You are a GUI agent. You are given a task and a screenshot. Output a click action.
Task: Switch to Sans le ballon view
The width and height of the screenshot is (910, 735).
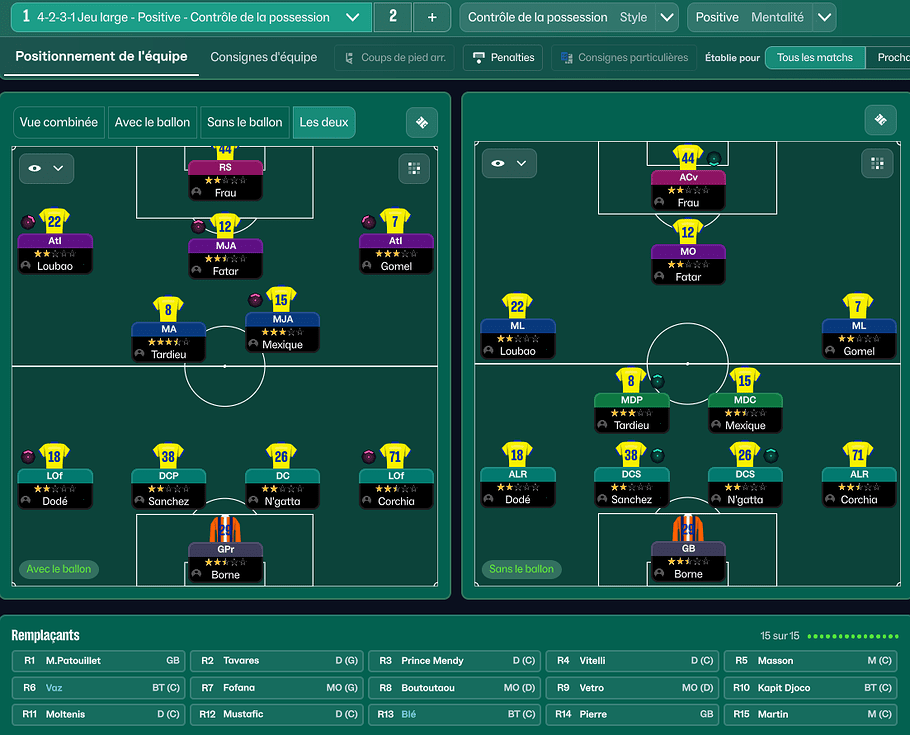(x=245, y=122)
